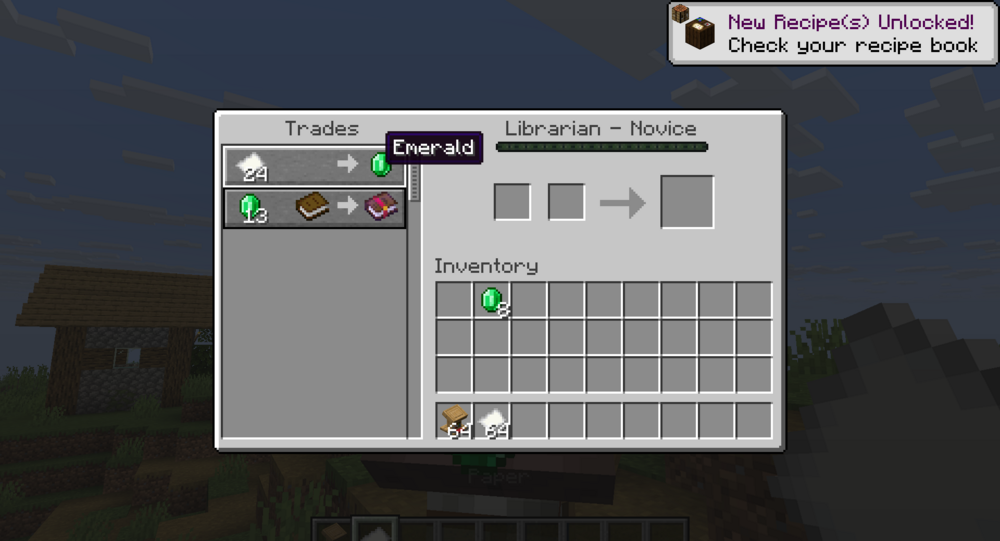Grab the stack of 64 paper
Screen dimensions: 1000x541
(492, 421)
